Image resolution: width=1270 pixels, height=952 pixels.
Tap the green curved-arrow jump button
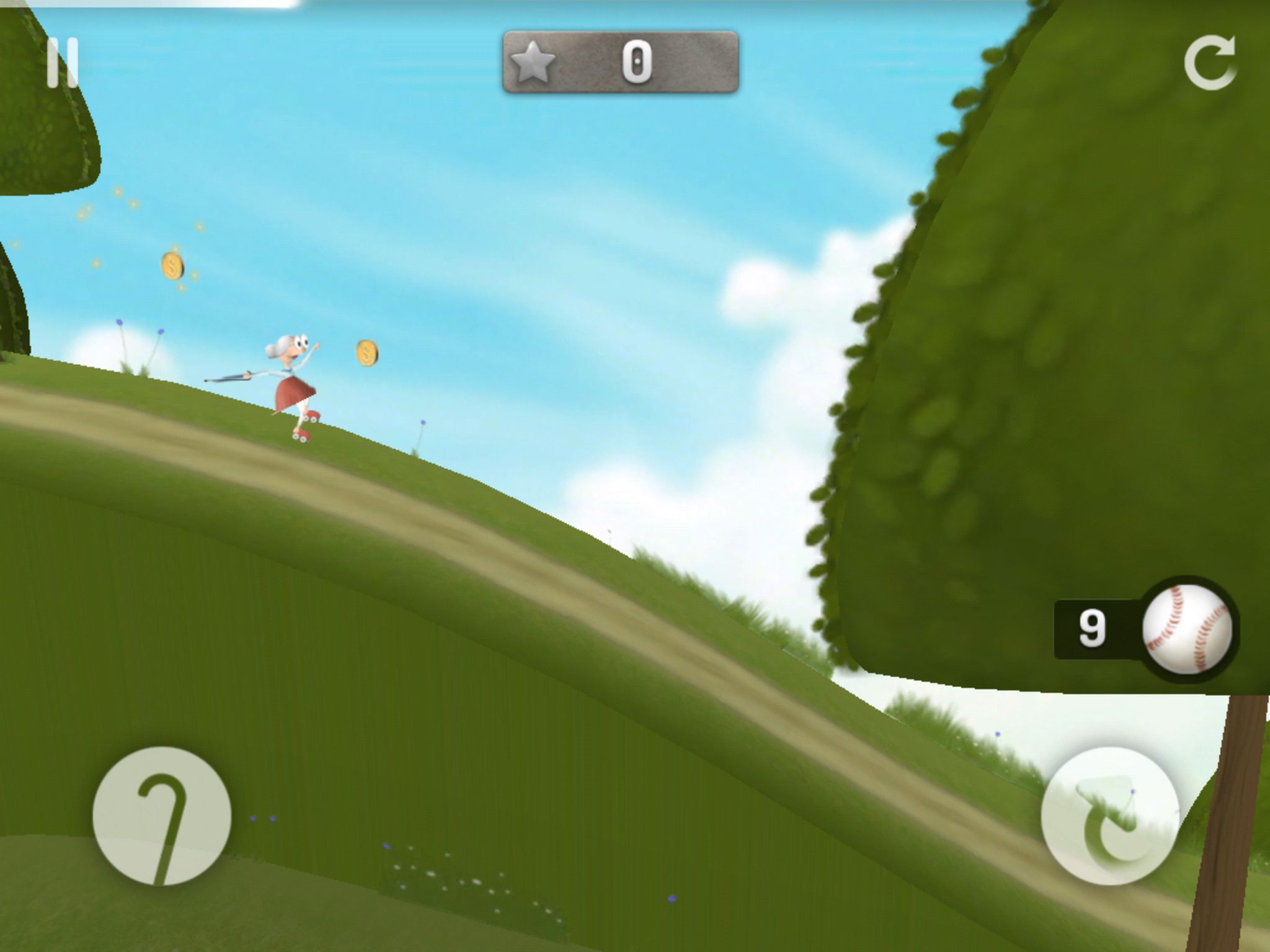pos(1109,816)
